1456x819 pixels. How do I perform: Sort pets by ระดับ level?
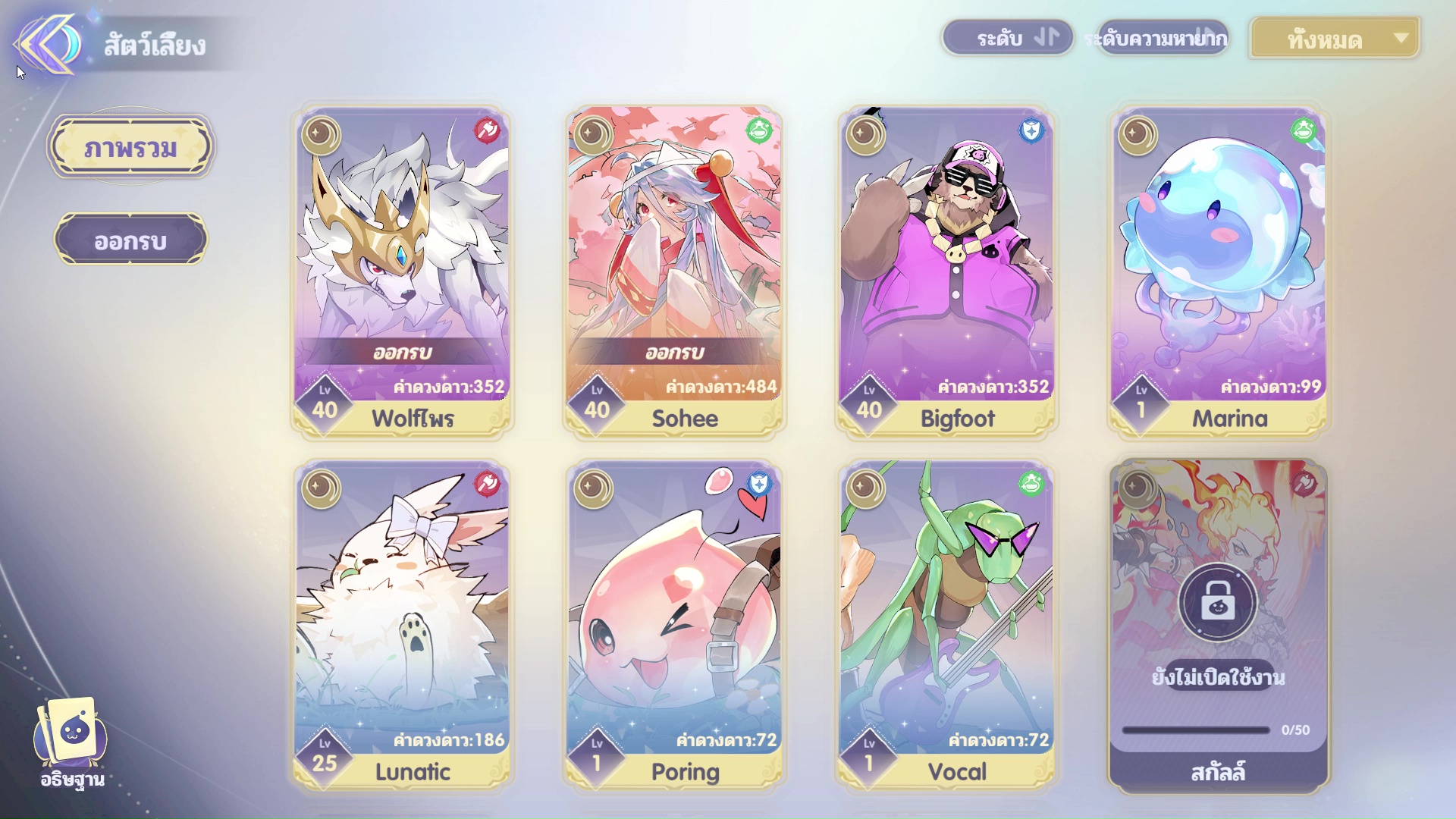pos(1008,38)
